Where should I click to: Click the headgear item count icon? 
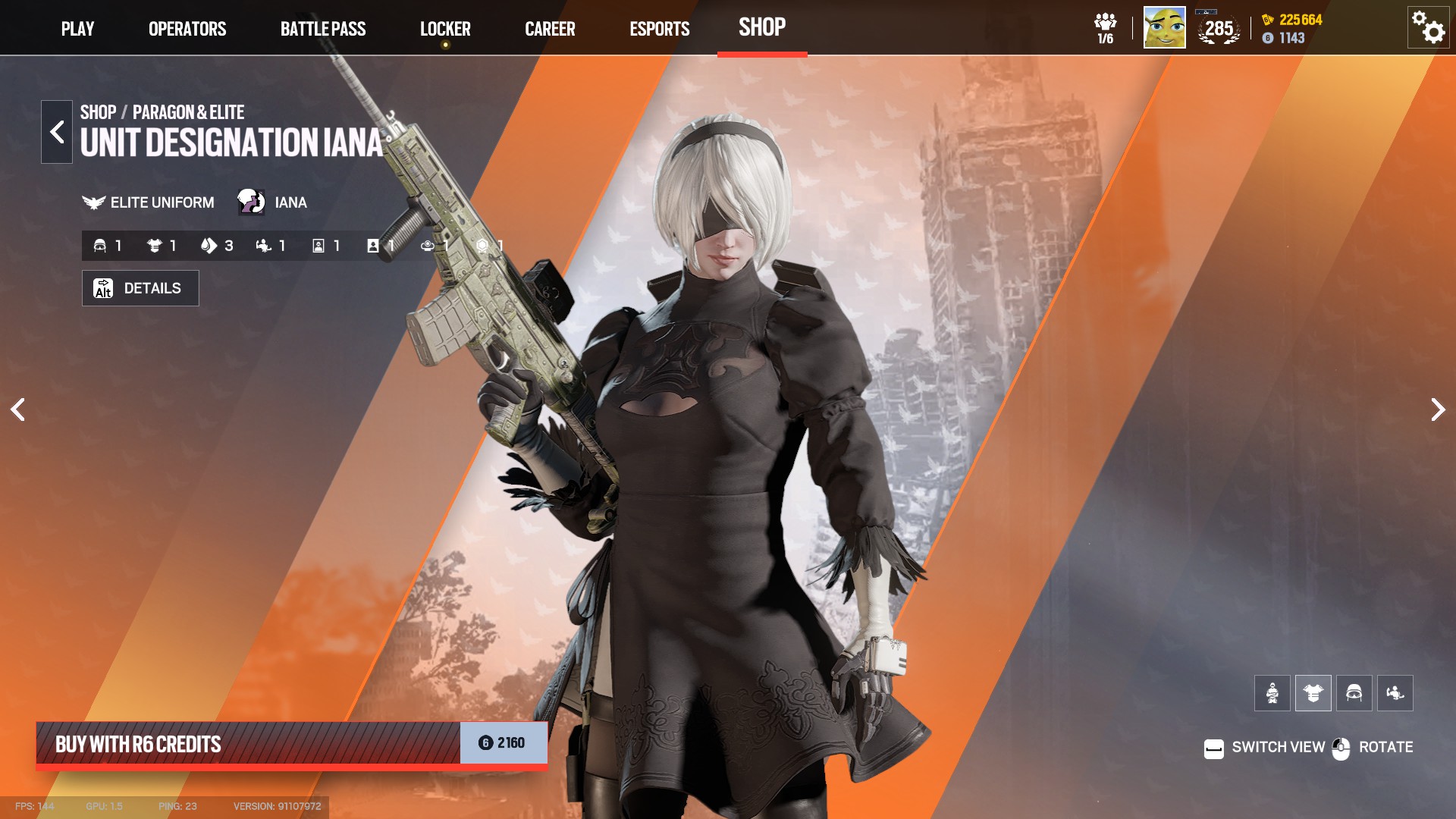tap(100, 245)
